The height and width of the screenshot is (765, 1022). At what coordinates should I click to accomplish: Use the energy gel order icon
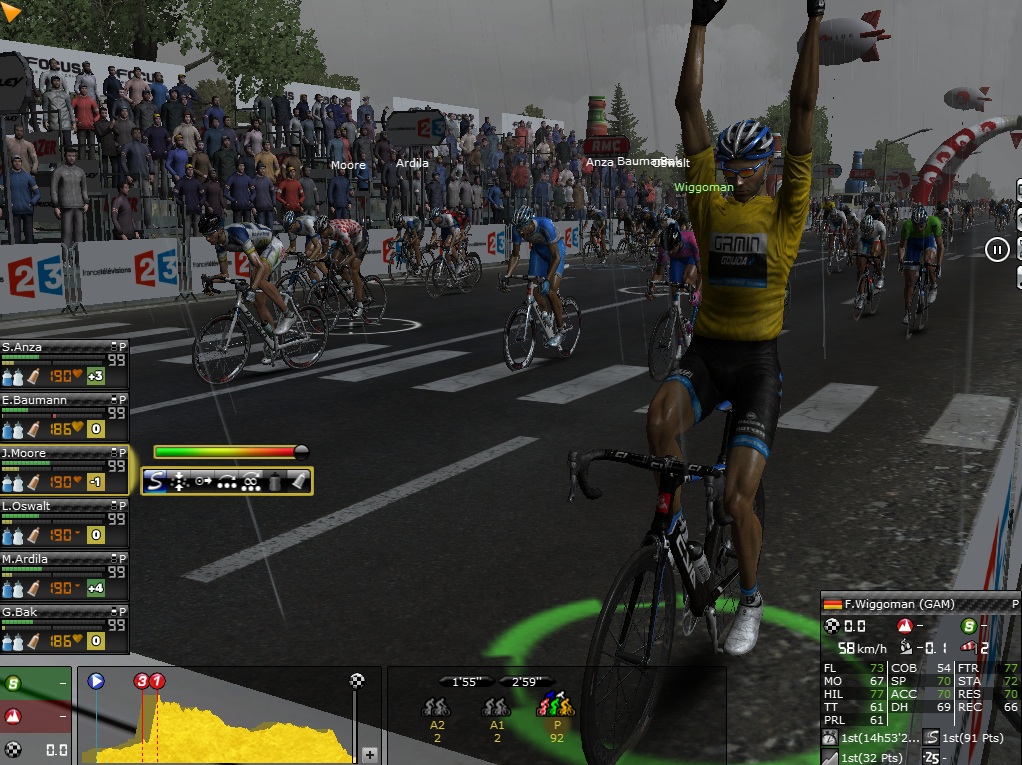pyautogui.click(x=299, y=482)
